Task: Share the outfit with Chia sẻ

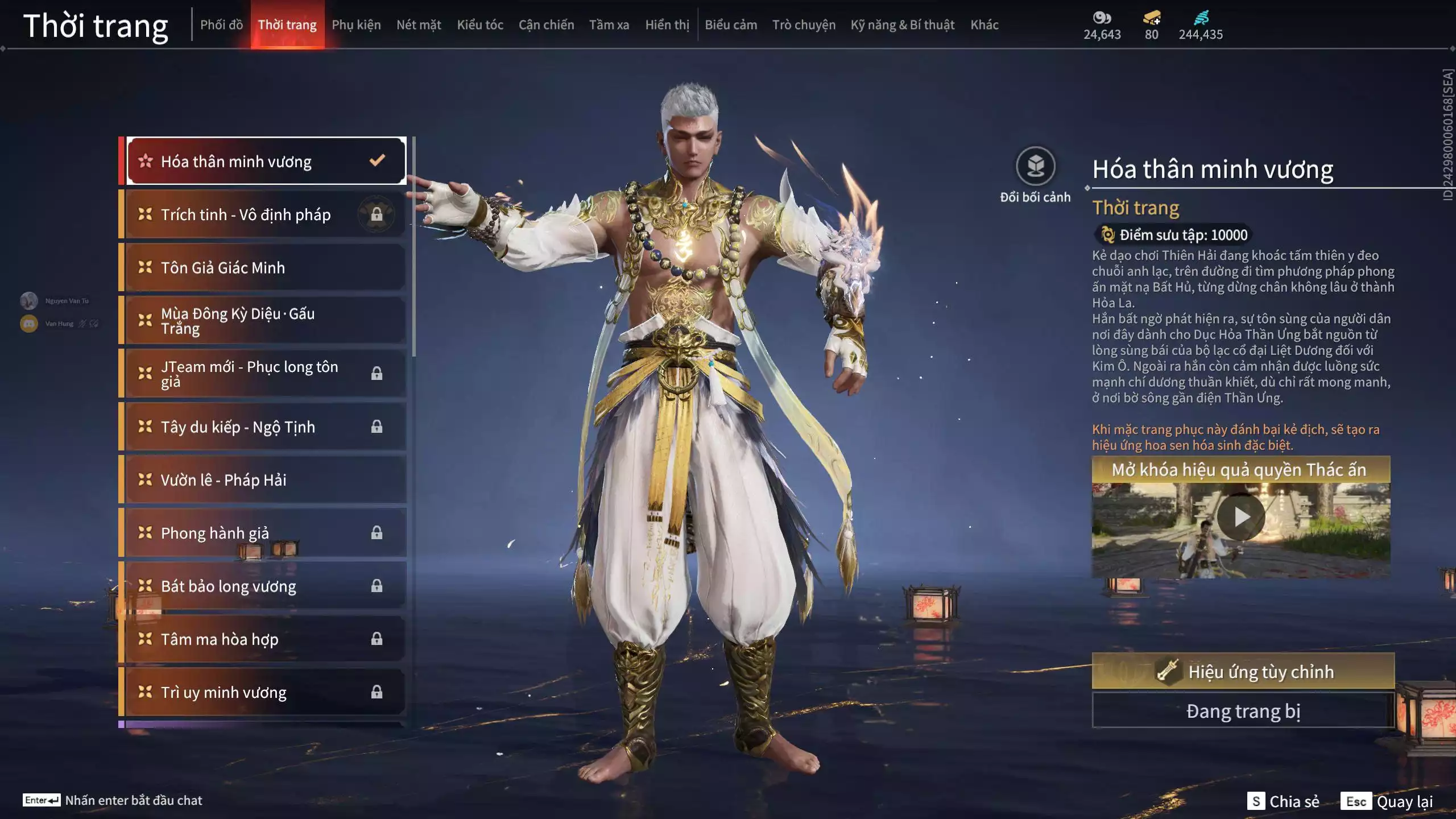Action: click(x=1283, y=801)
